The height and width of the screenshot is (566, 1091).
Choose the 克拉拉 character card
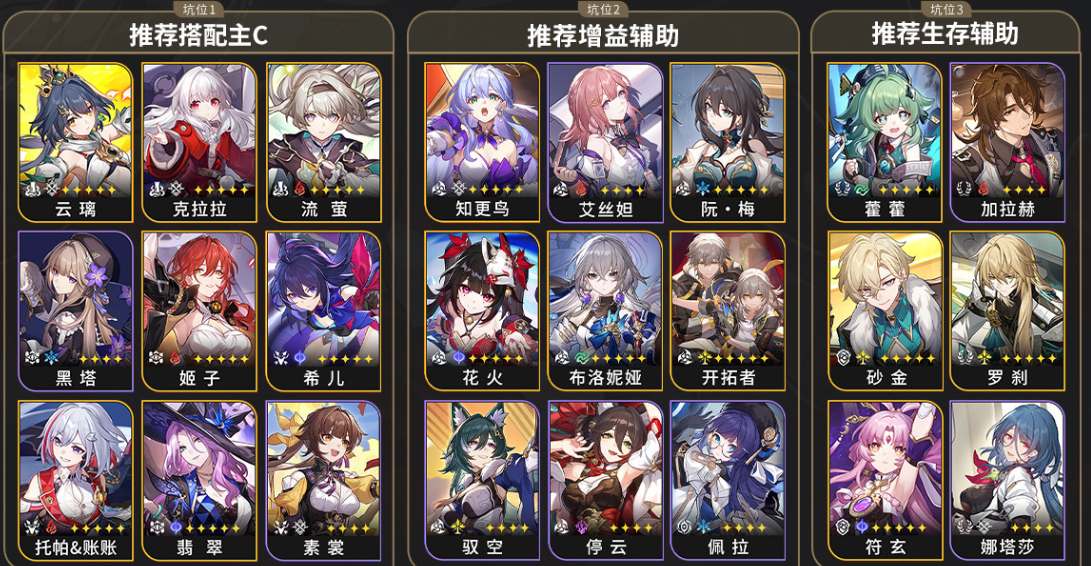(200, 140)
